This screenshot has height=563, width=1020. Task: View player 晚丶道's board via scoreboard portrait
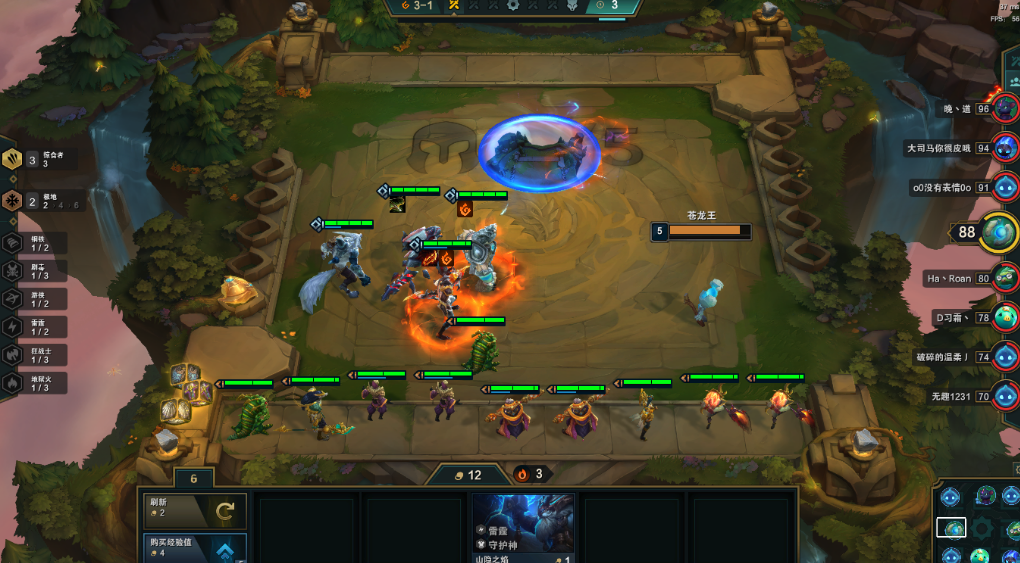pos(1005,108)
